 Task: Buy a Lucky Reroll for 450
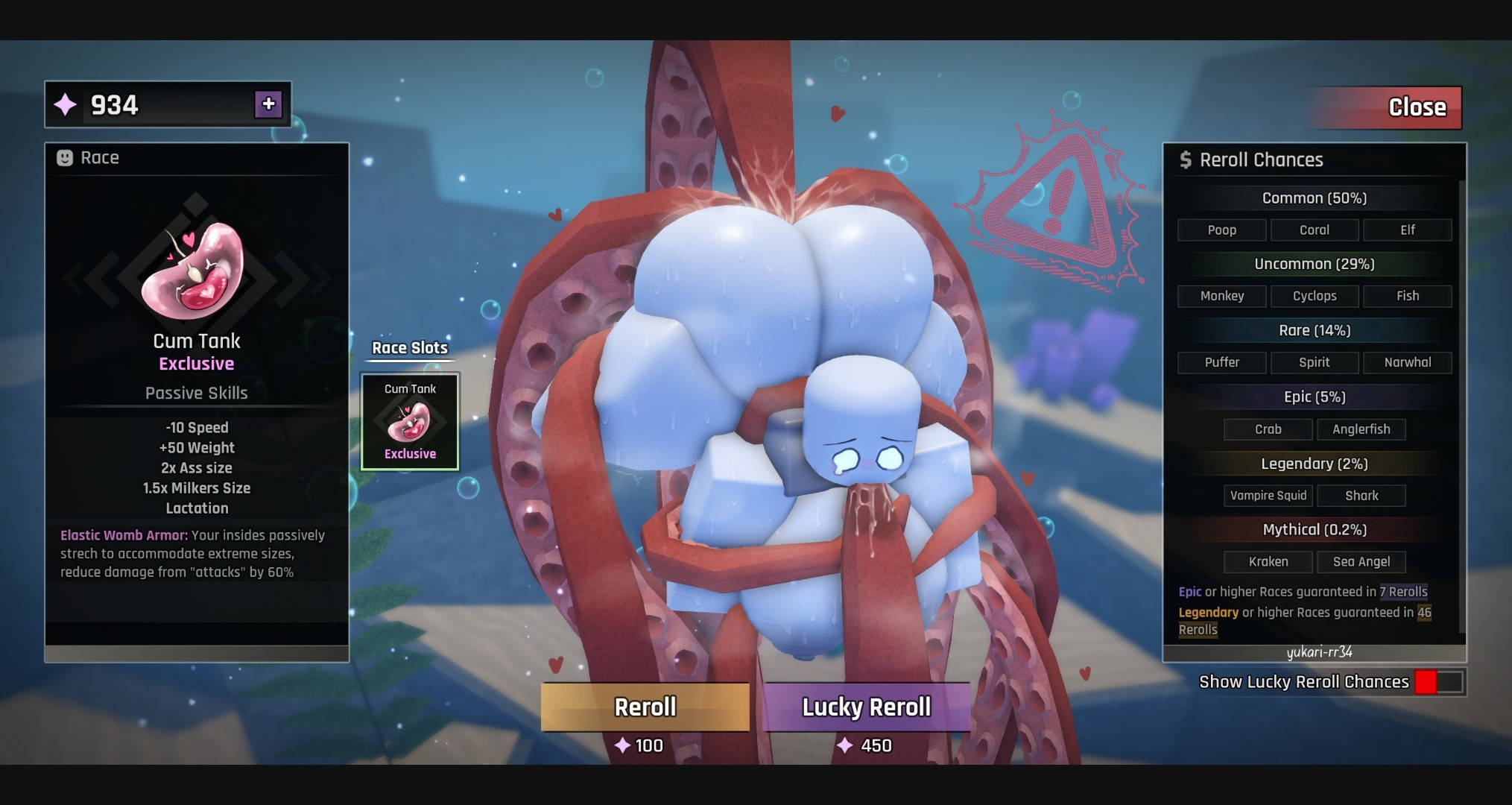[x=867, y=707]
